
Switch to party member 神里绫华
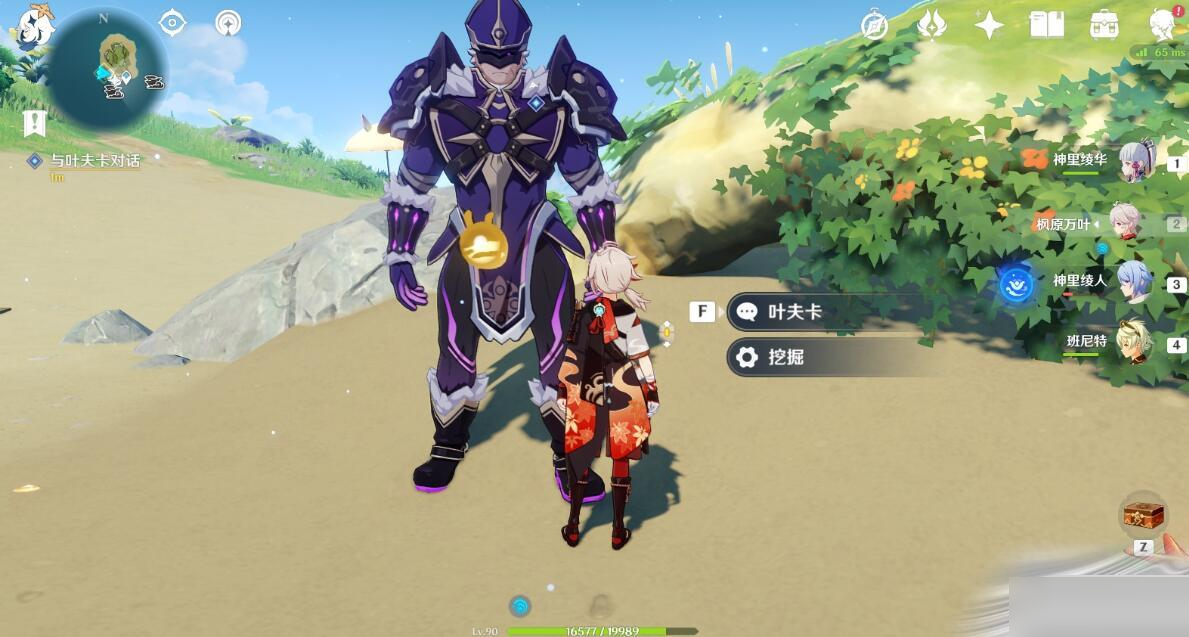coord(1135,162)
